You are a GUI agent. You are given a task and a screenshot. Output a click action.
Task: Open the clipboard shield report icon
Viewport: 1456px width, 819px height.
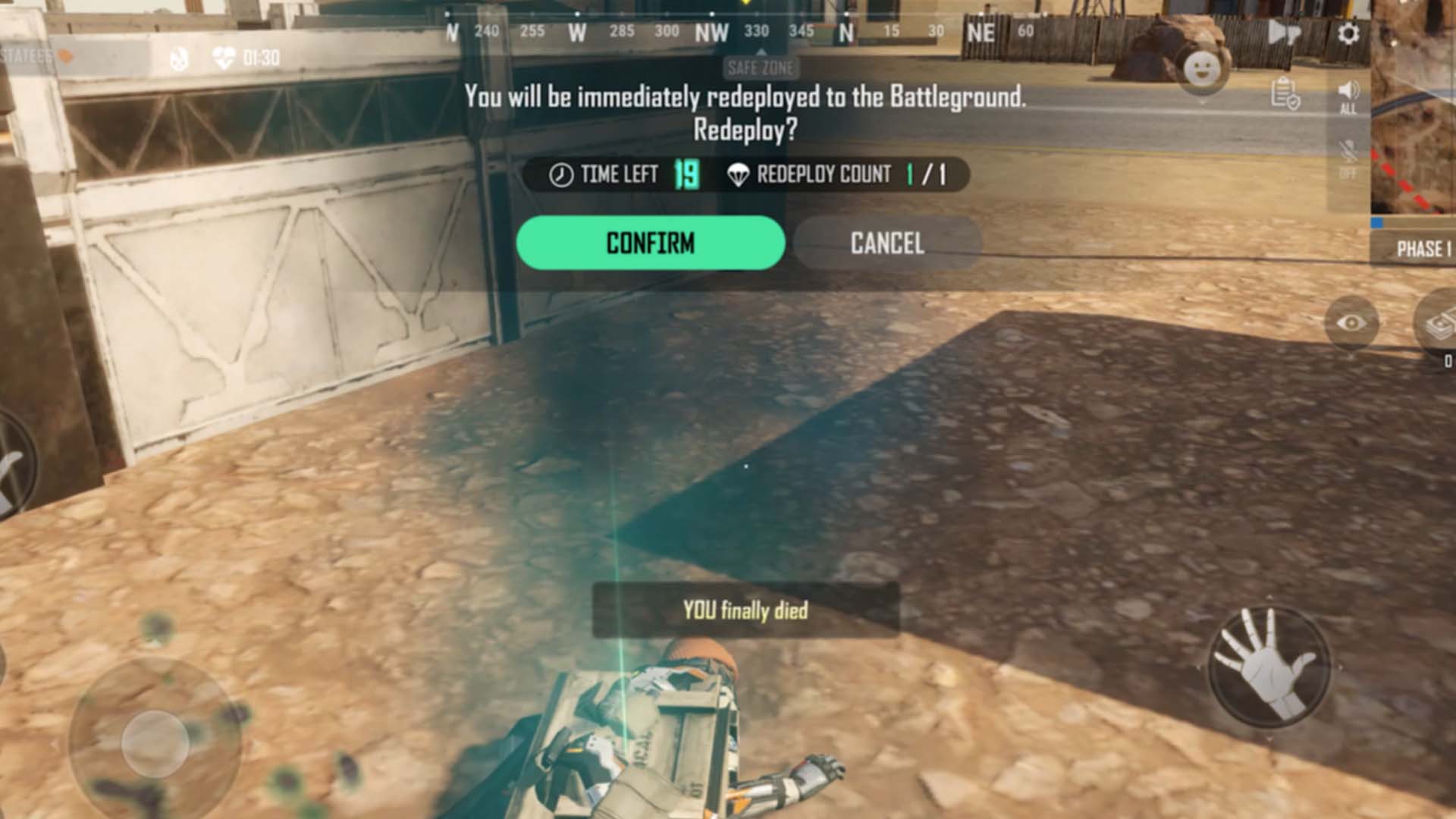coord(1285,94)
